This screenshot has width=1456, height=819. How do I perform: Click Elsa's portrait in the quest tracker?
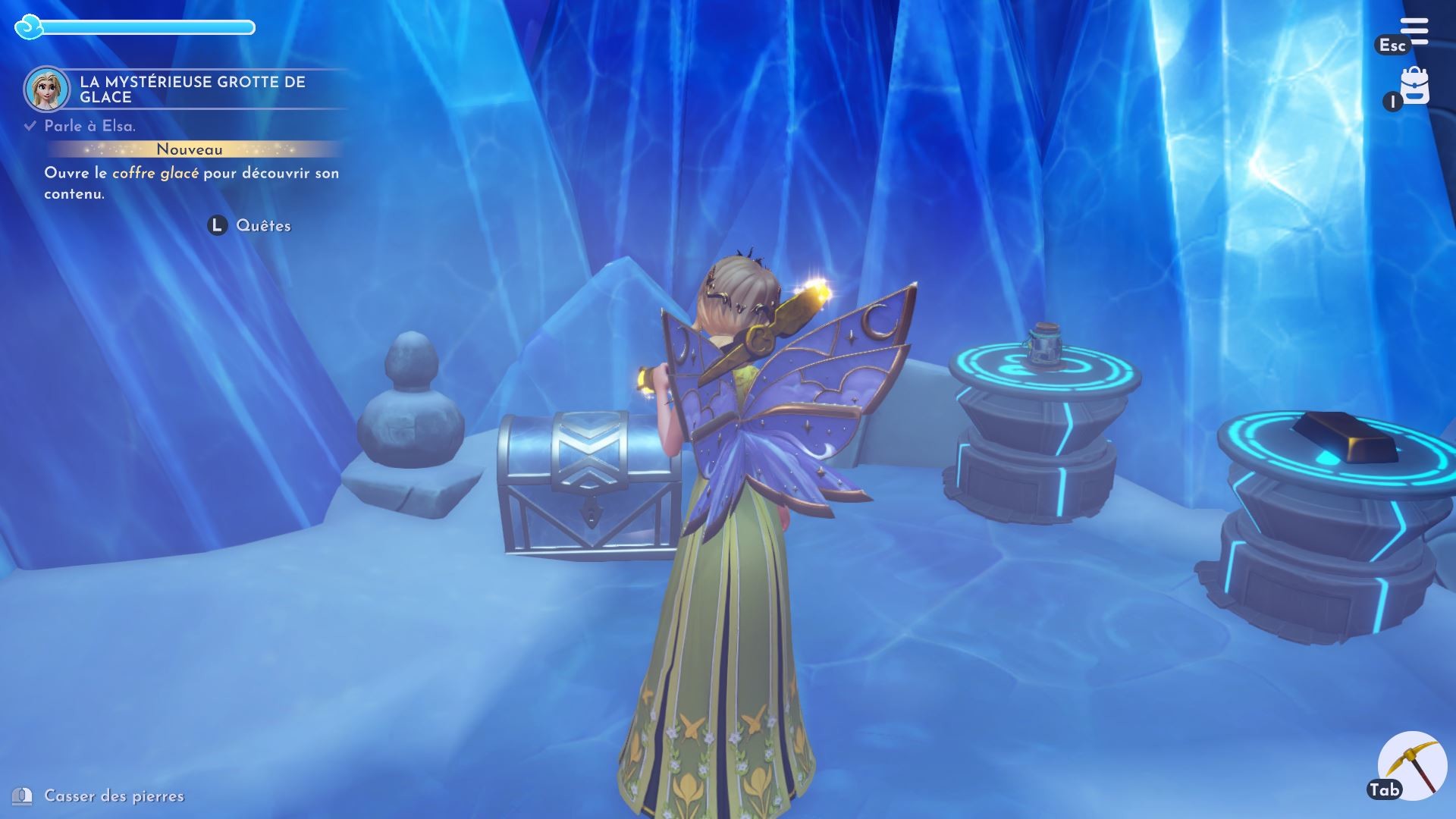[47, 86]
